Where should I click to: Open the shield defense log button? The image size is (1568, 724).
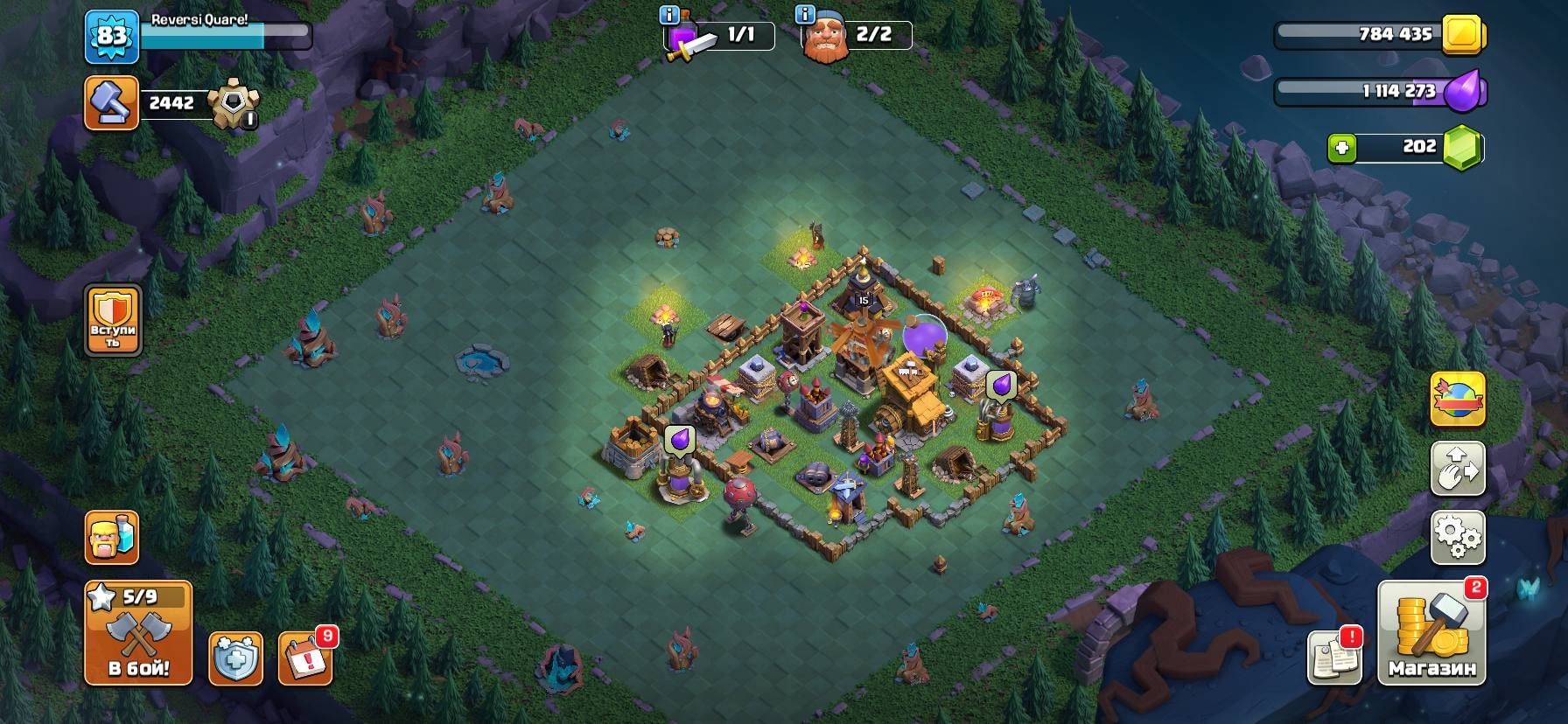(235, 658)
